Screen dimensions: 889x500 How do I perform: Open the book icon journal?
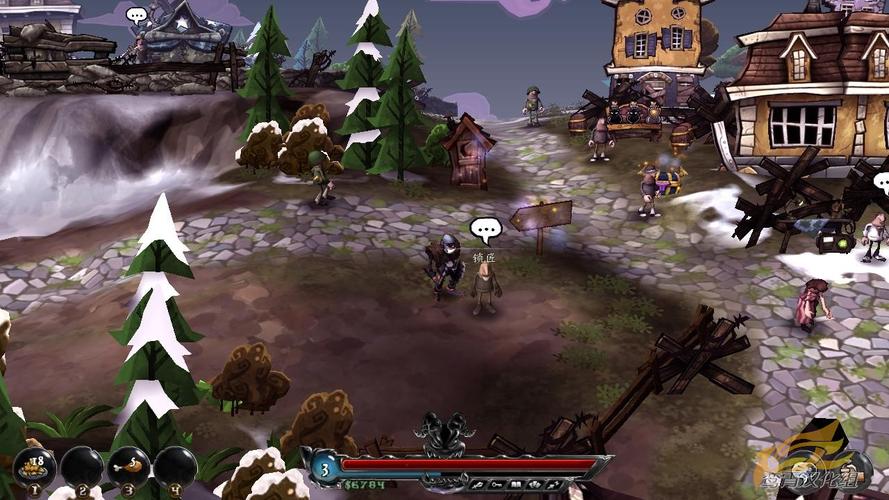point(516,485)
